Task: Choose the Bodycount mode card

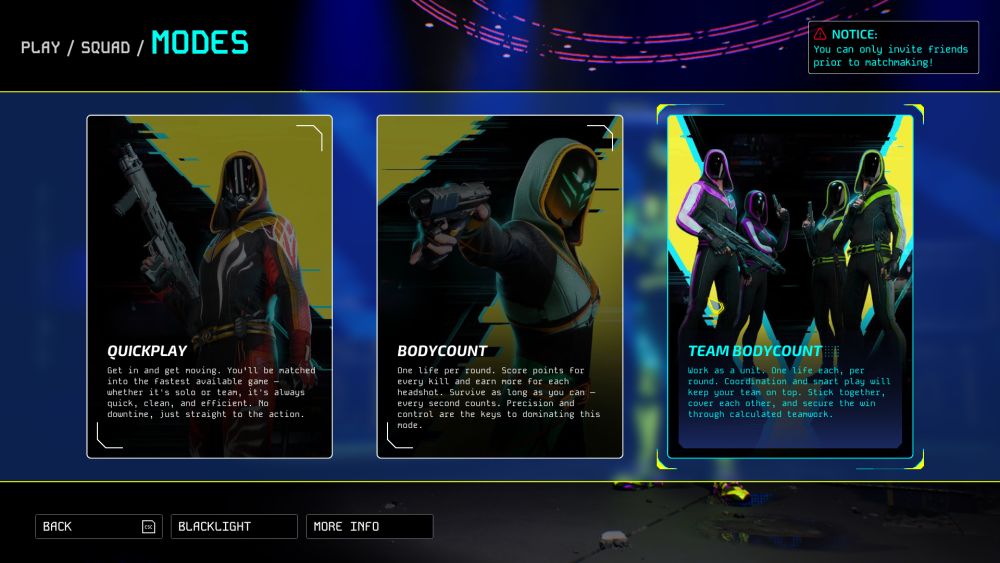Action: click(x=499, y=286)
